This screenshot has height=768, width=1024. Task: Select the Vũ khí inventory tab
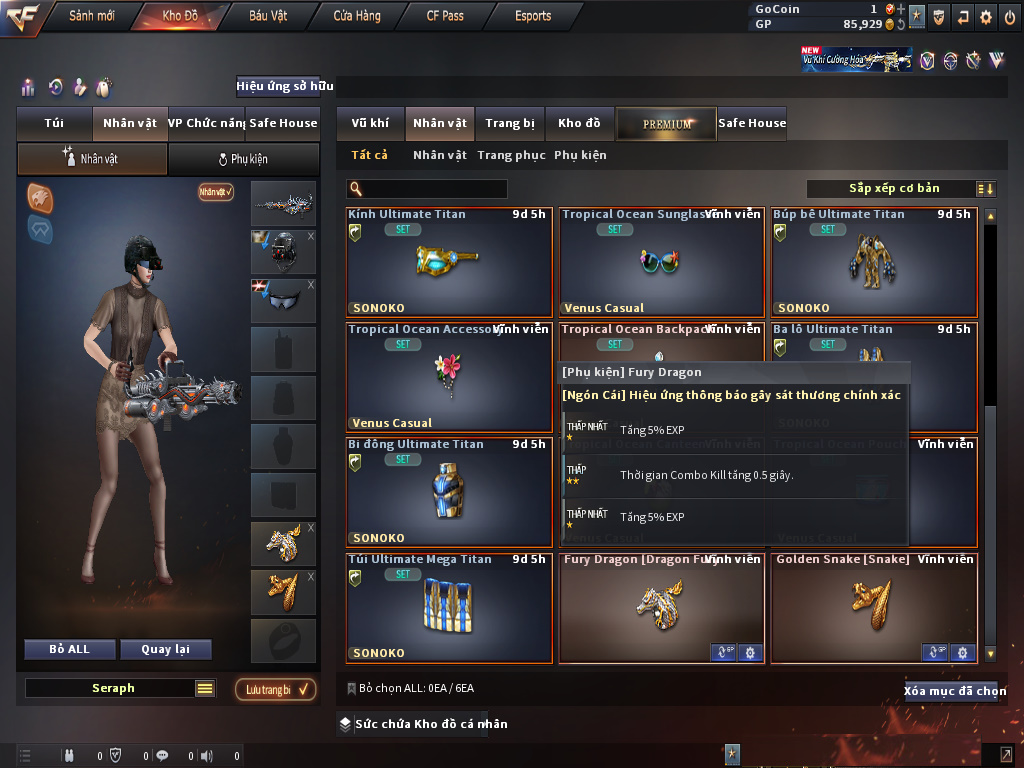tap(370, 123)
